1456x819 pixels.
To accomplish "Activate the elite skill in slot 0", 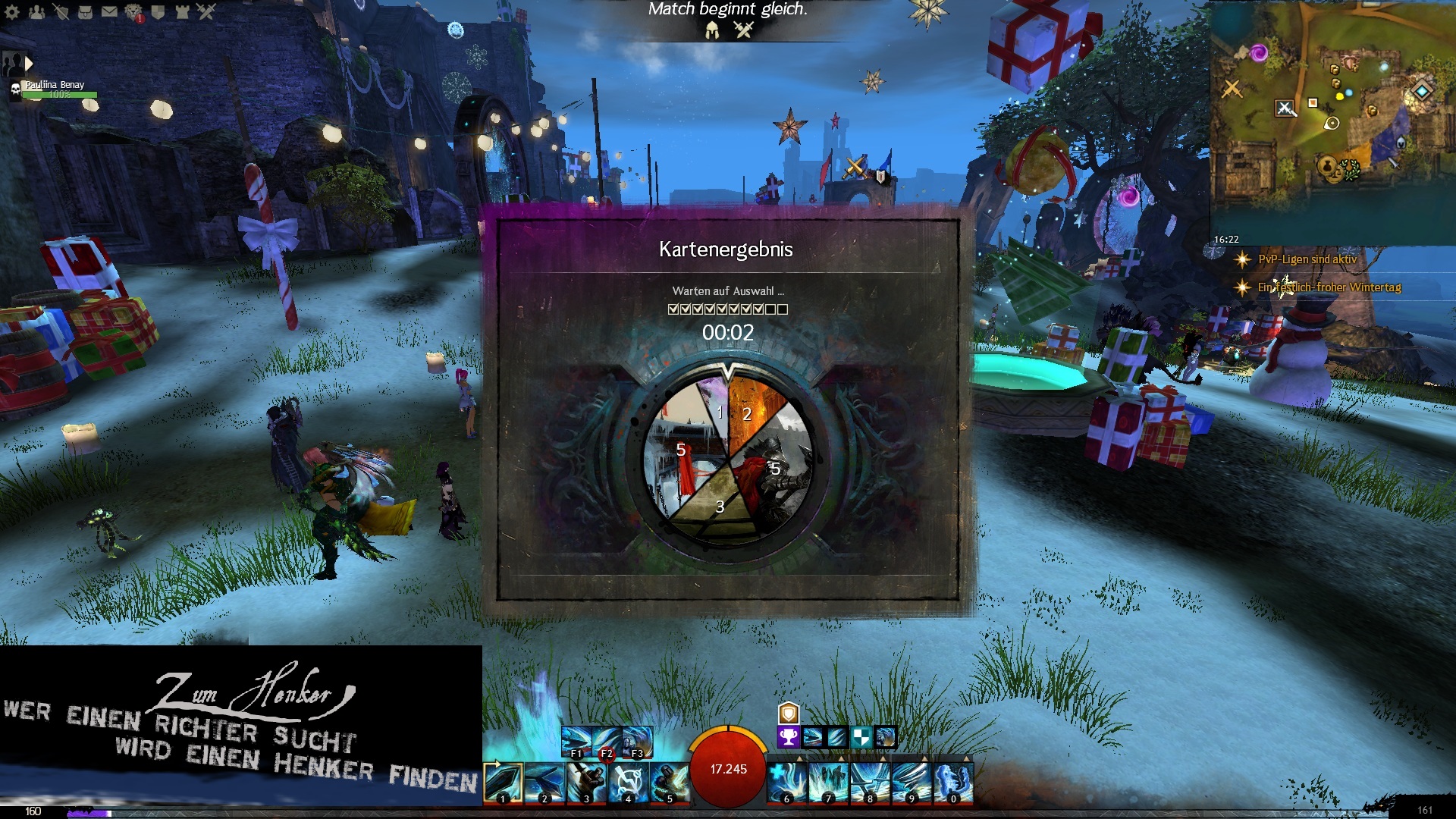I will [953, 783].
